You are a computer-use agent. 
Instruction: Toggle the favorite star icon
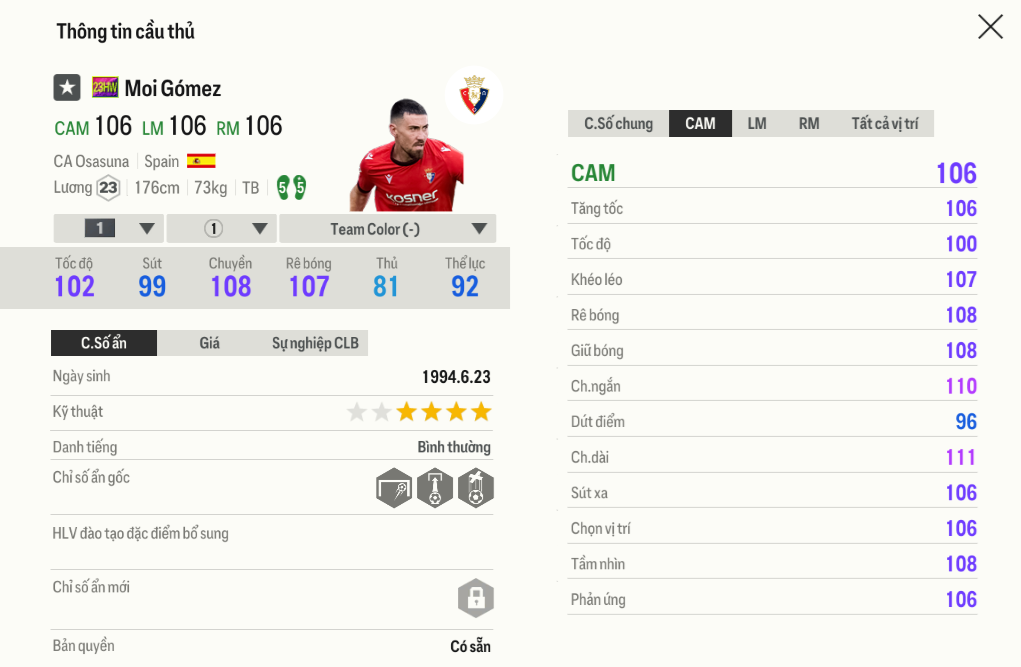(67, 88)
